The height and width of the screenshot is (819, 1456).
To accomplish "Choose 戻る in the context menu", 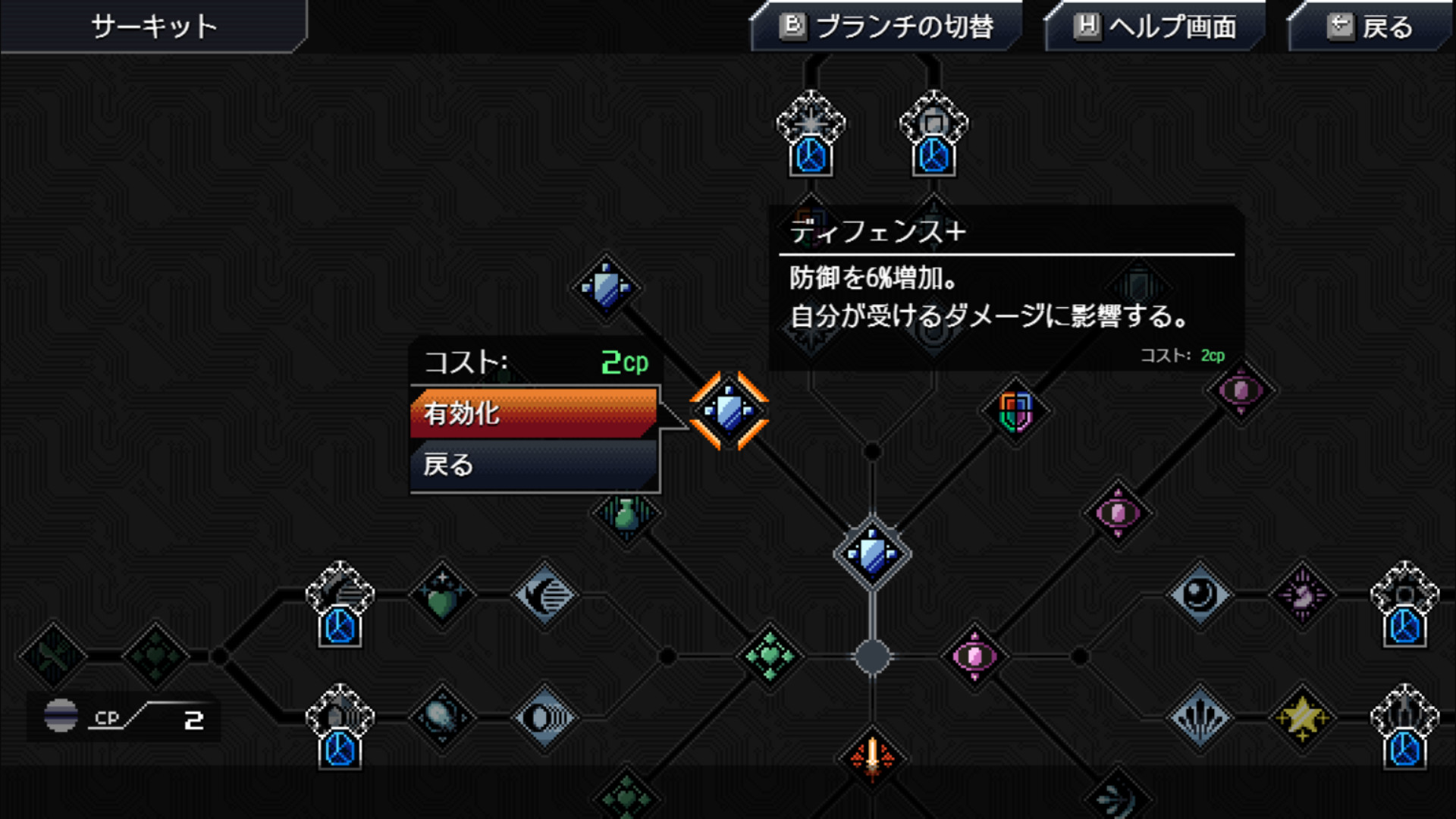I will click(531, 466).
